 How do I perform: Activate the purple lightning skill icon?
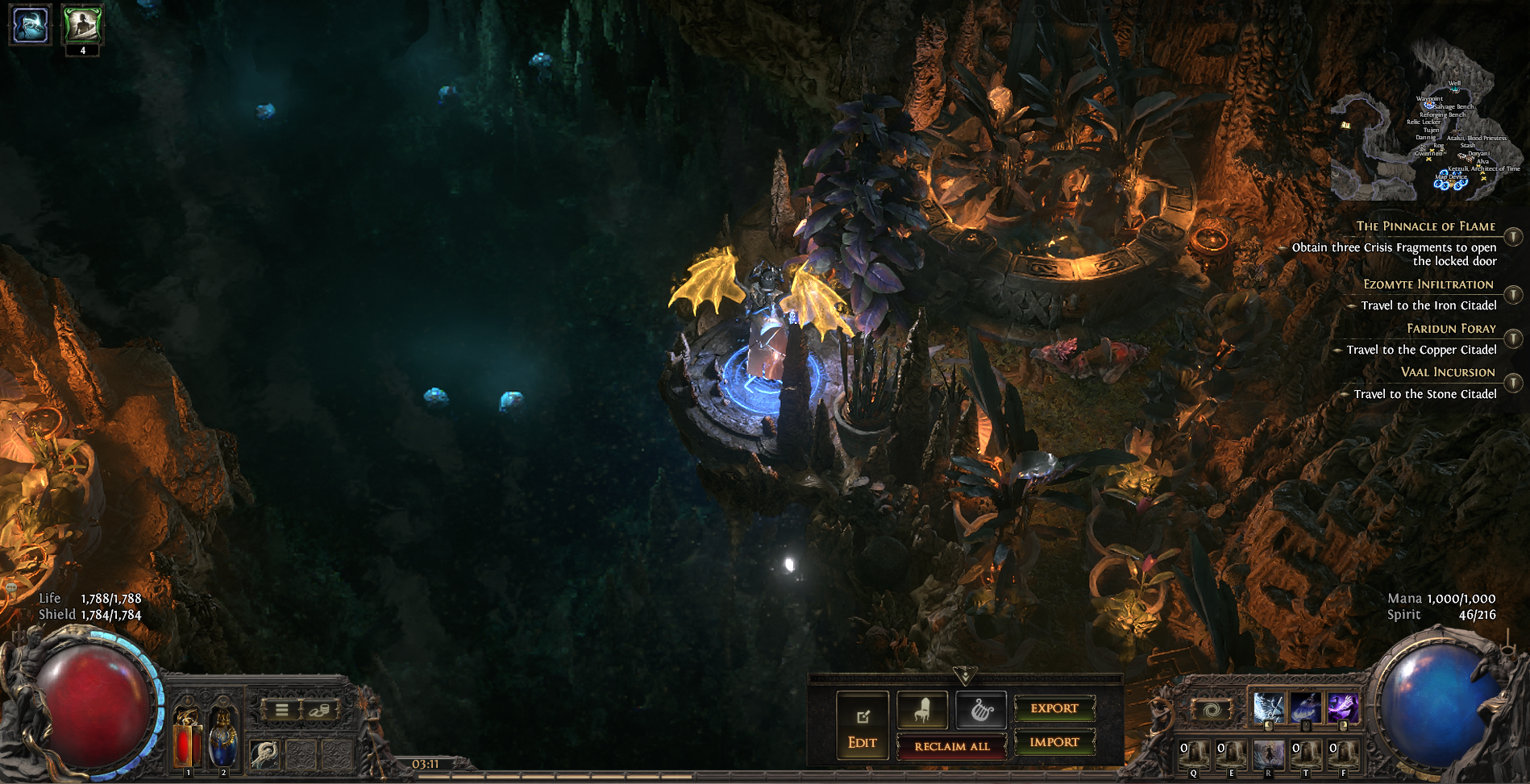(x=1342, y=708)
